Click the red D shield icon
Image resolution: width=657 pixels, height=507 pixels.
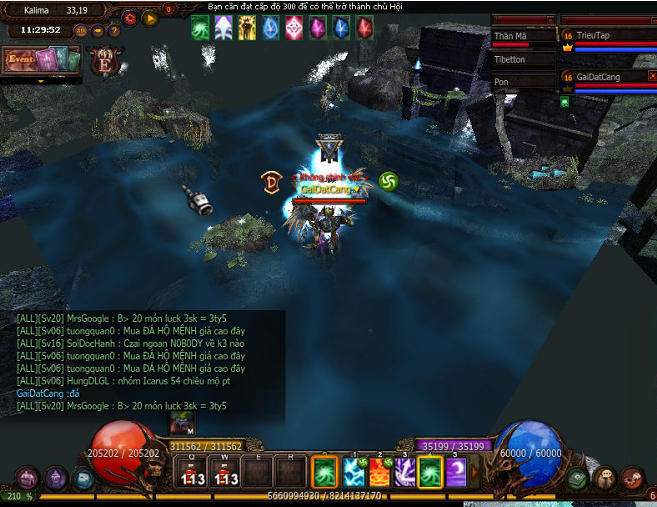pyautogui.click(x=271, y=181)
